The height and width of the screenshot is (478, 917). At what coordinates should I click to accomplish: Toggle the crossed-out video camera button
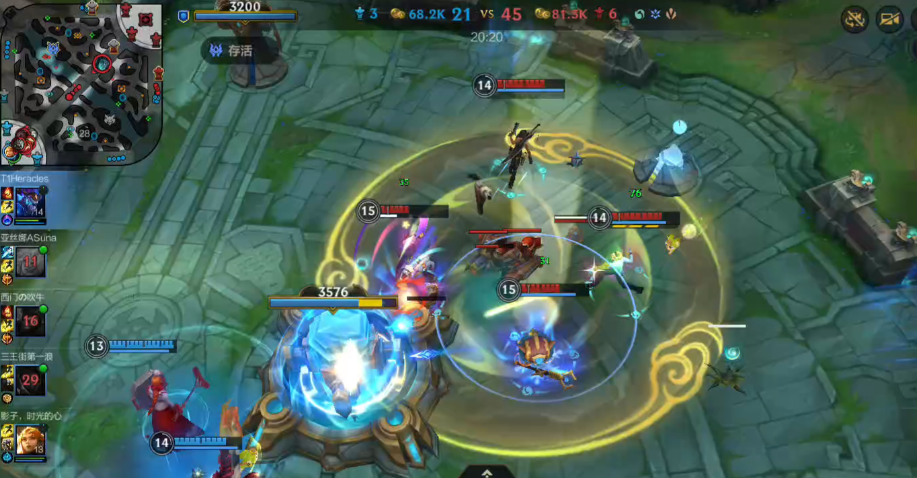tap(889, 19)
